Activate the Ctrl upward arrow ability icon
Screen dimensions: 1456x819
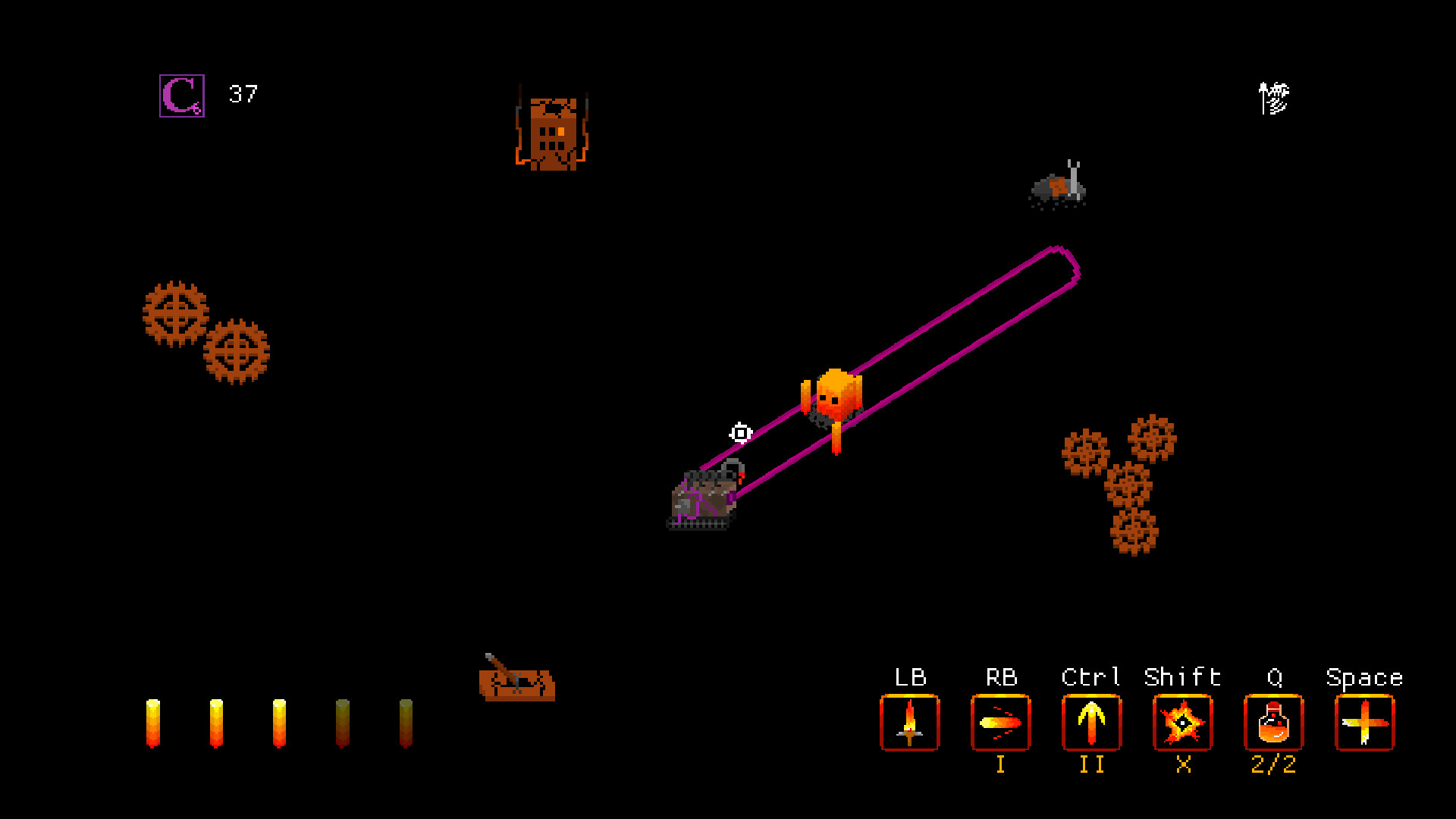pos(1092,723)
